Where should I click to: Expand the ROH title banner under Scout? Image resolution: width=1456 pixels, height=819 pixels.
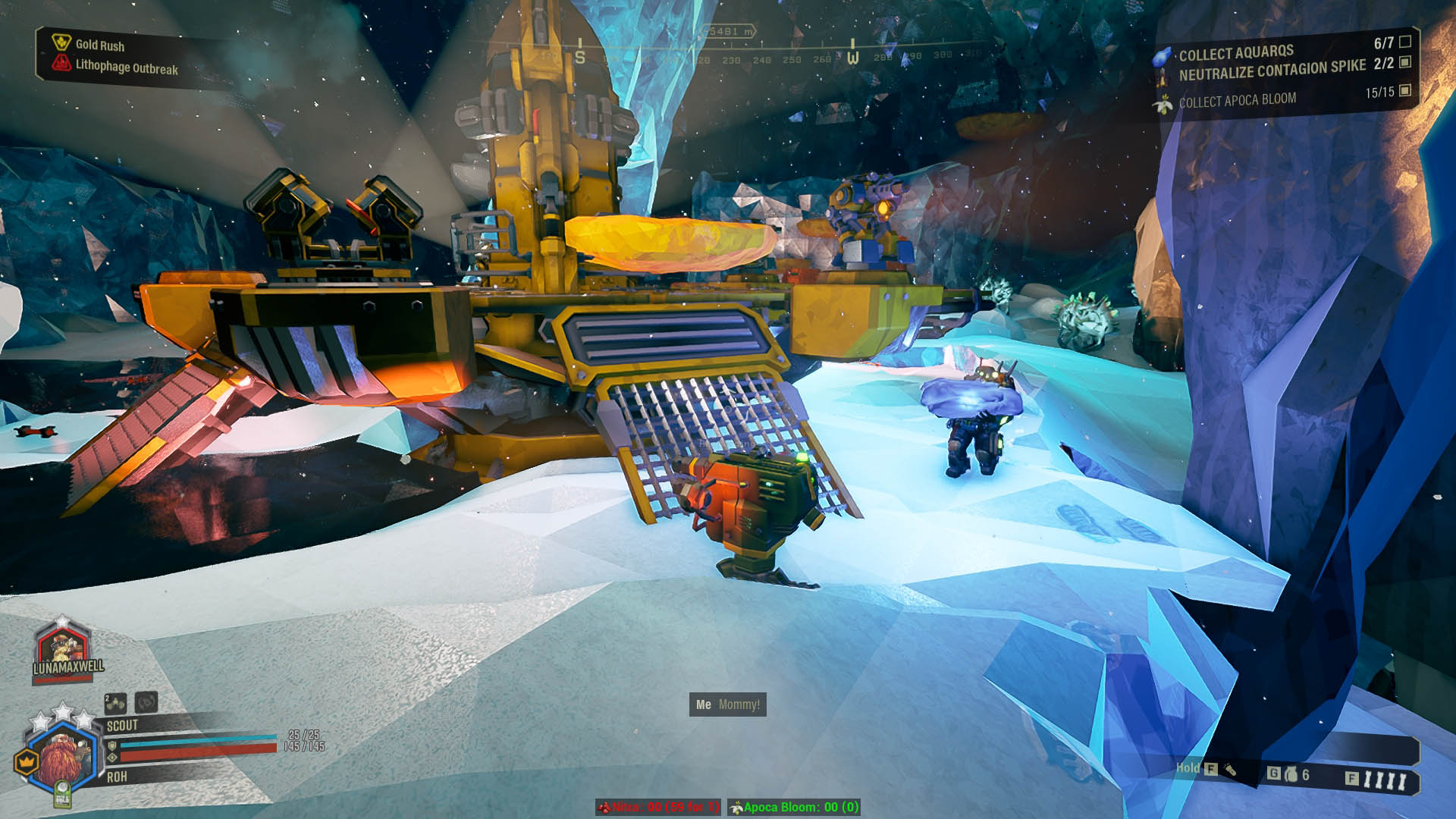tap(118, 777)
